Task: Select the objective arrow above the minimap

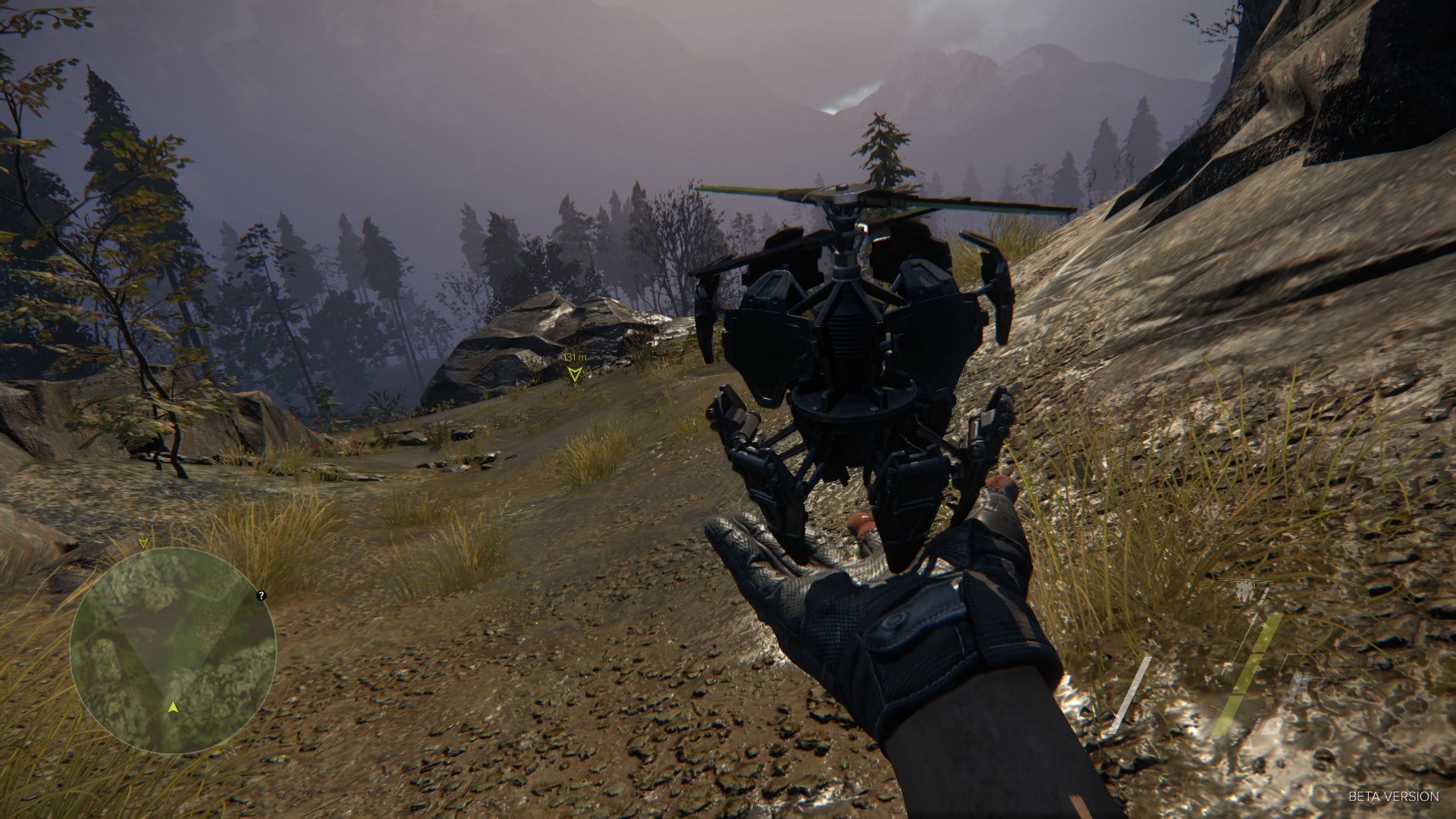Action: 143,543
